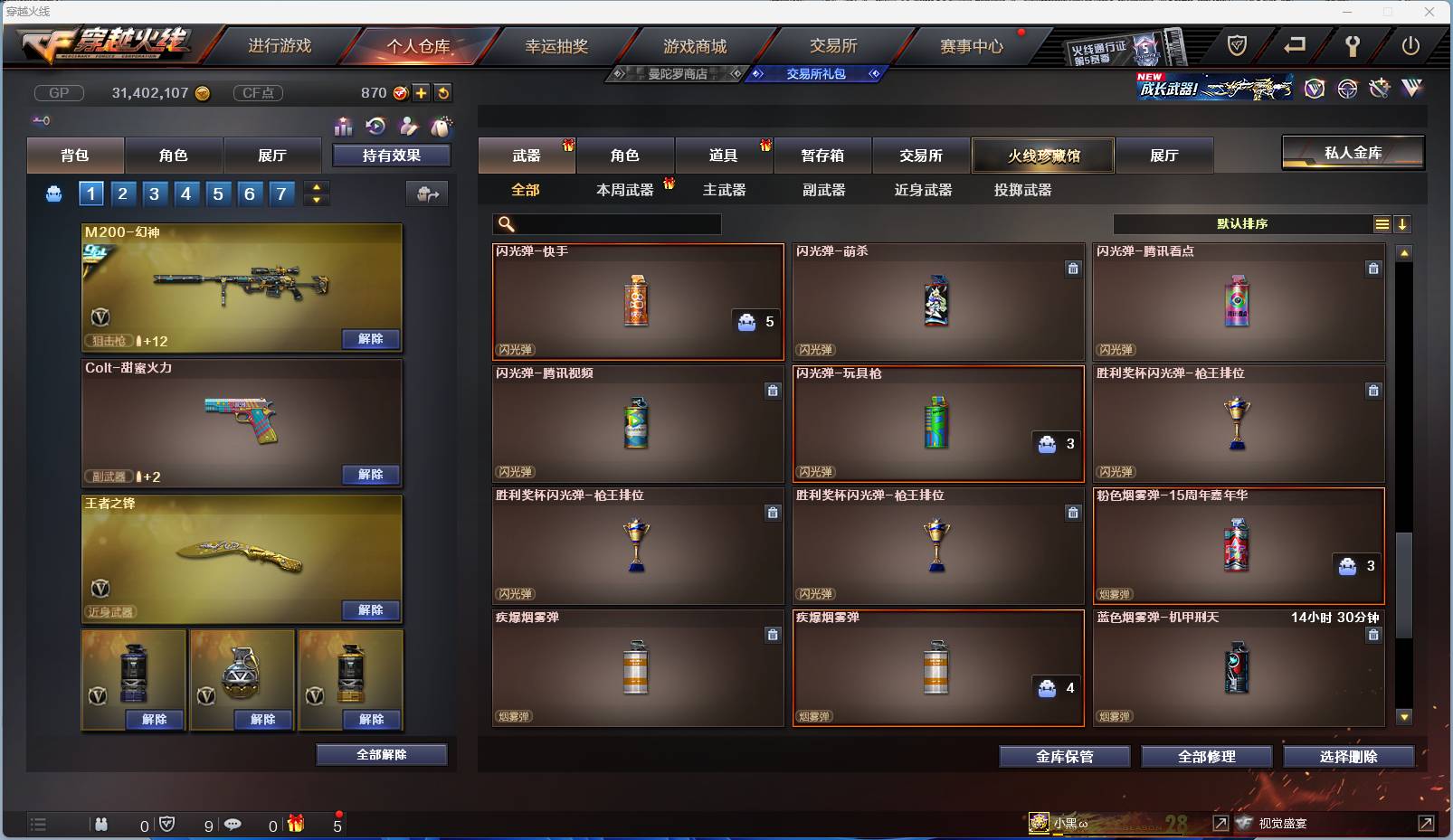Toggle the list view icon beside 默认排序
Screen dimensions: 1453x840
click(x=1382, y=222)
